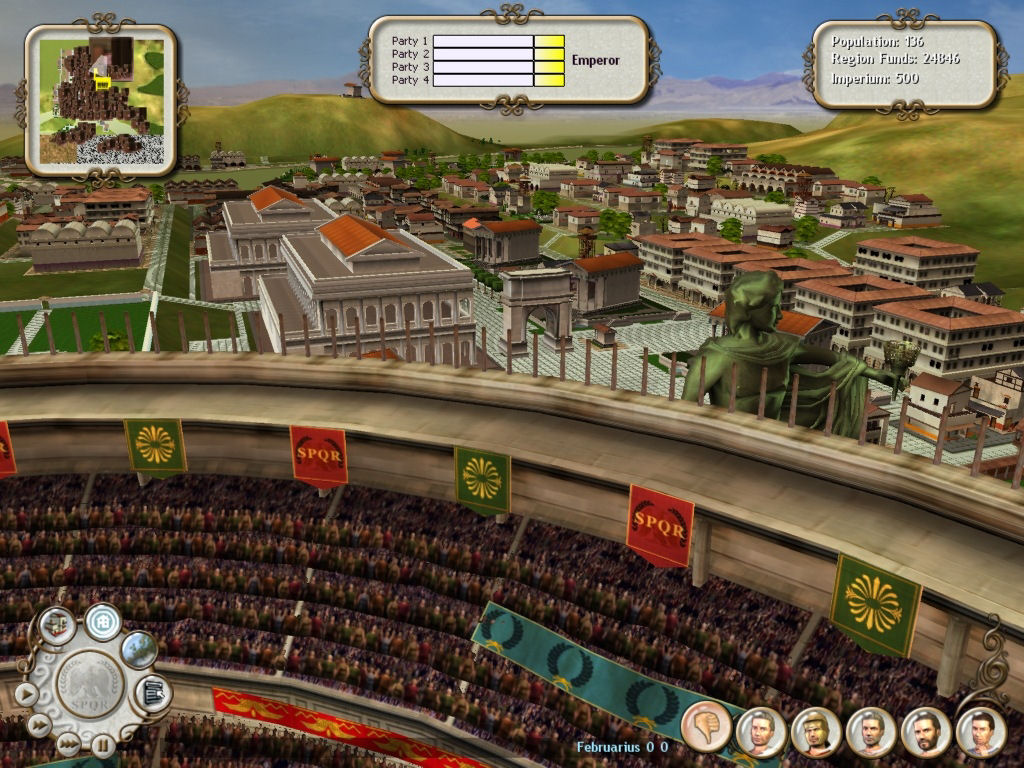Open the list menu icon
The width and height of the screenshot is (1024, 768).
pyautogui.click(x=152, y=692)
